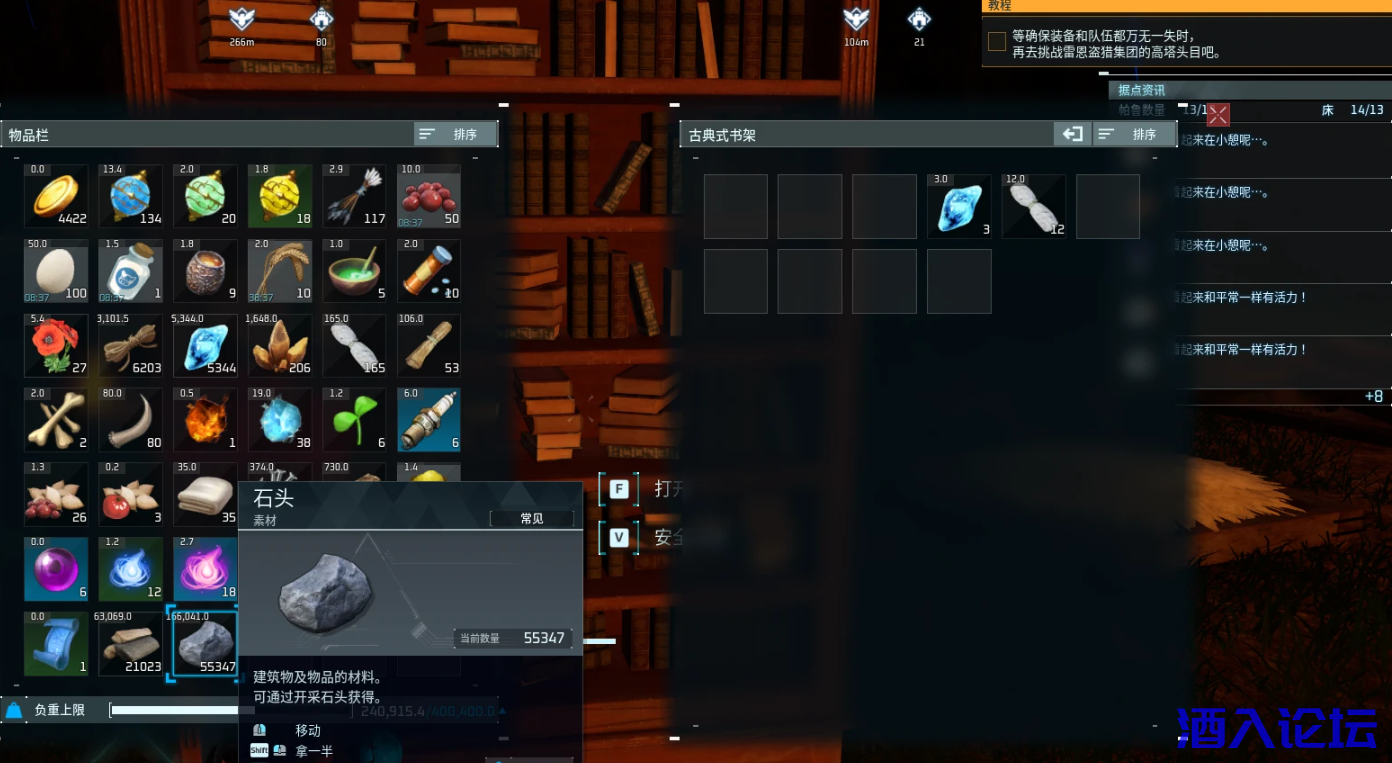Switch to the 据点资讯 base info tab
The width and height of the screenshot is (1392, 763).
click(x=1140, y=89)
